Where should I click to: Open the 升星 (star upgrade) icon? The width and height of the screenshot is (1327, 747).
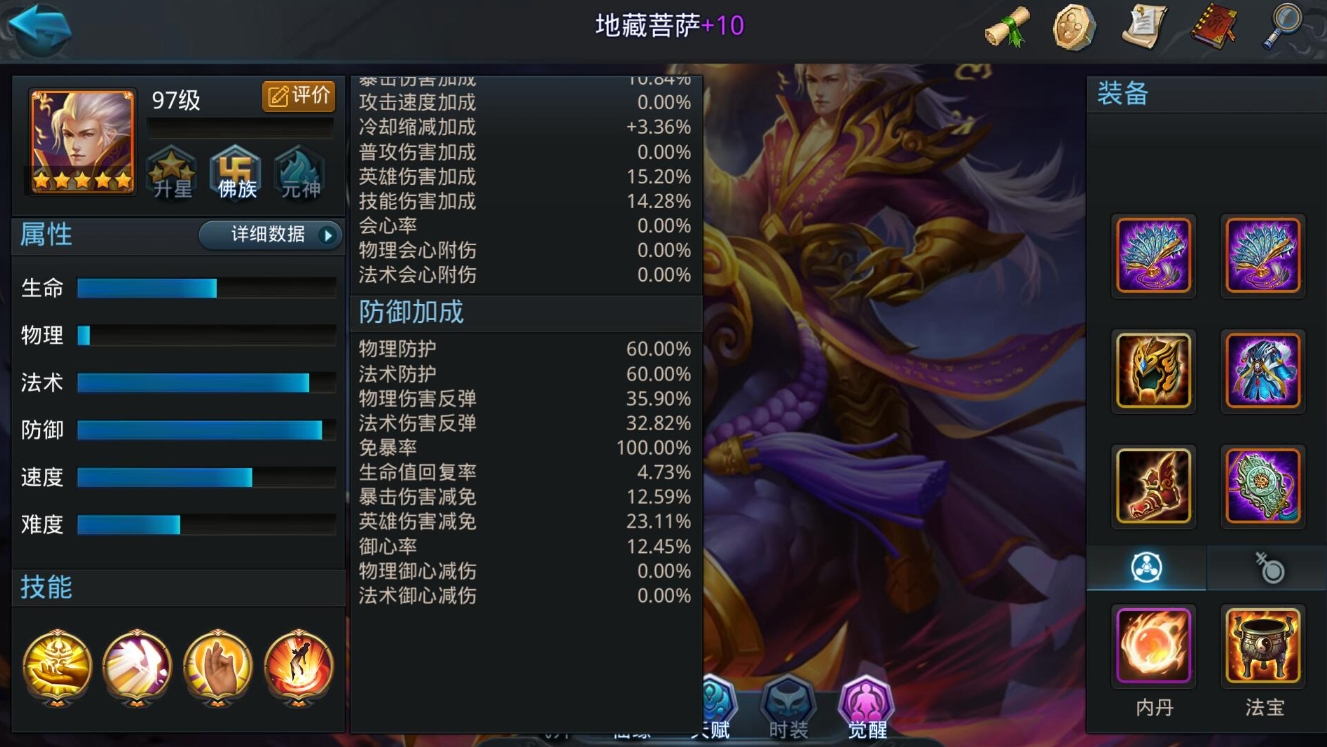coord(171,170)
